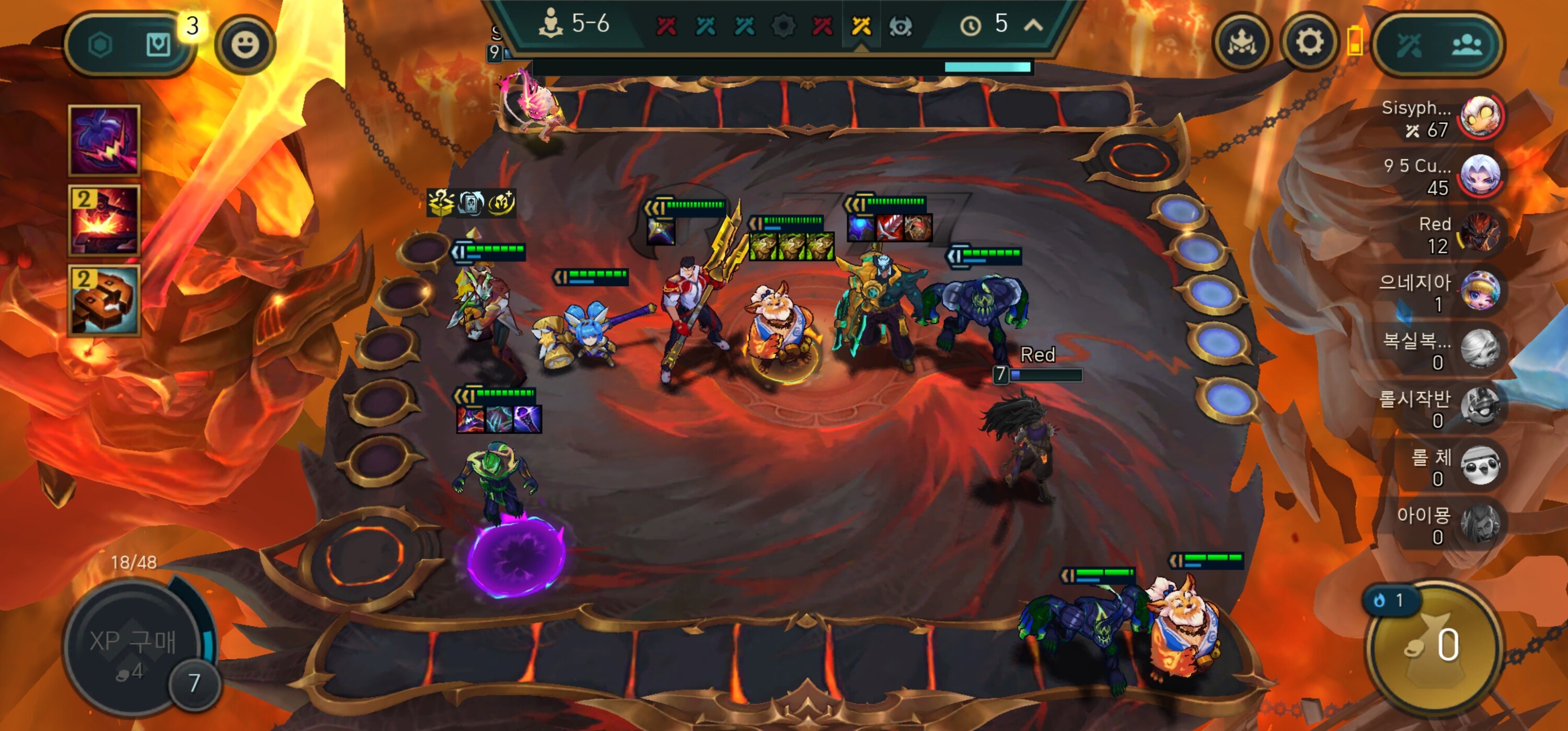Select the top purple lightning augment icon
This screenshot has height=731, width=1568.
tap(104, 141)
